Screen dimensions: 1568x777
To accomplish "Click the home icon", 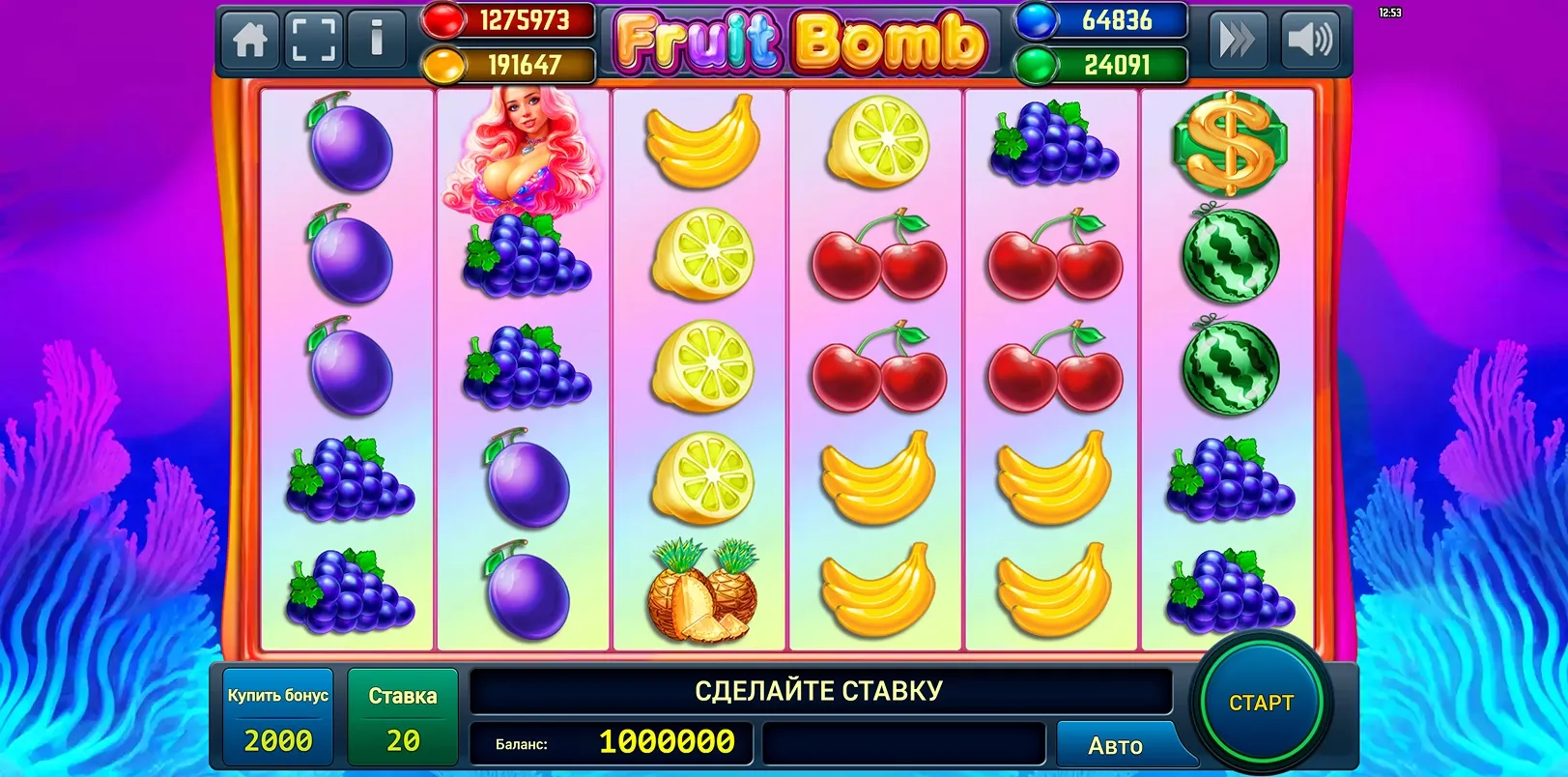I will 249,40.
